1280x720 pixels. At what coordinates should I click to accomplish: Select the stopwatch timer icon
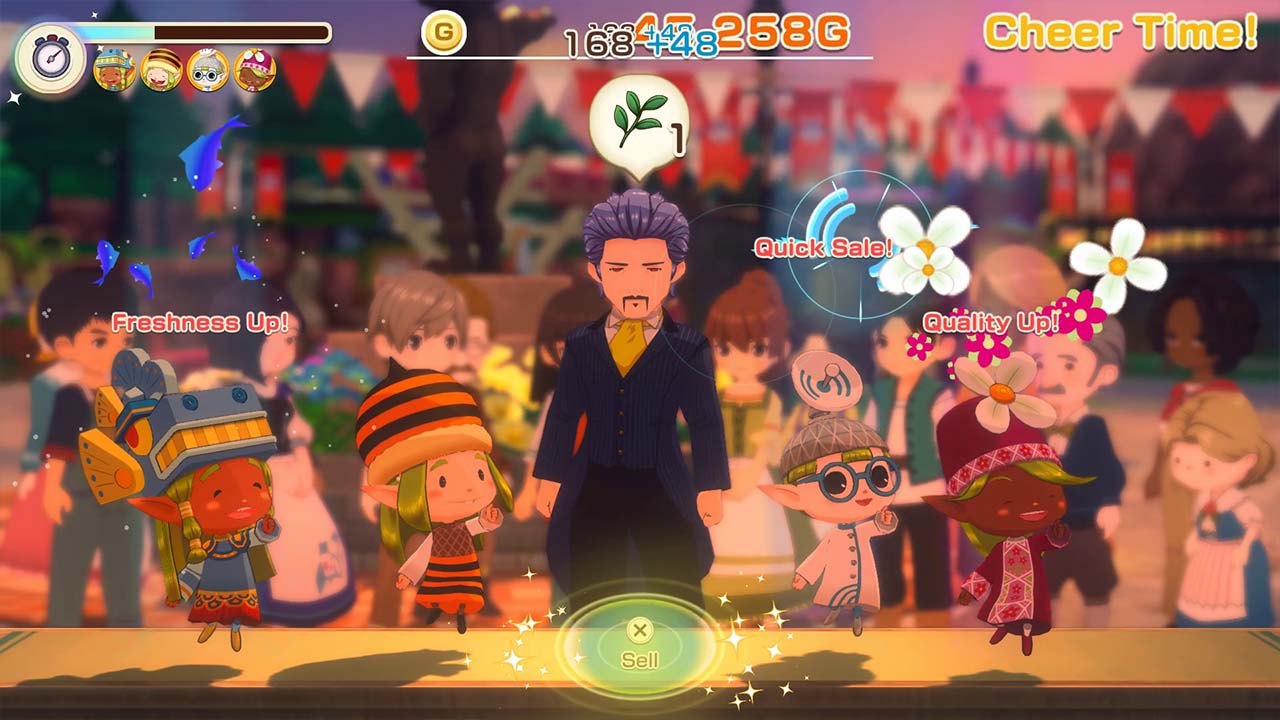pyautogui.click(x=50, y=58)
